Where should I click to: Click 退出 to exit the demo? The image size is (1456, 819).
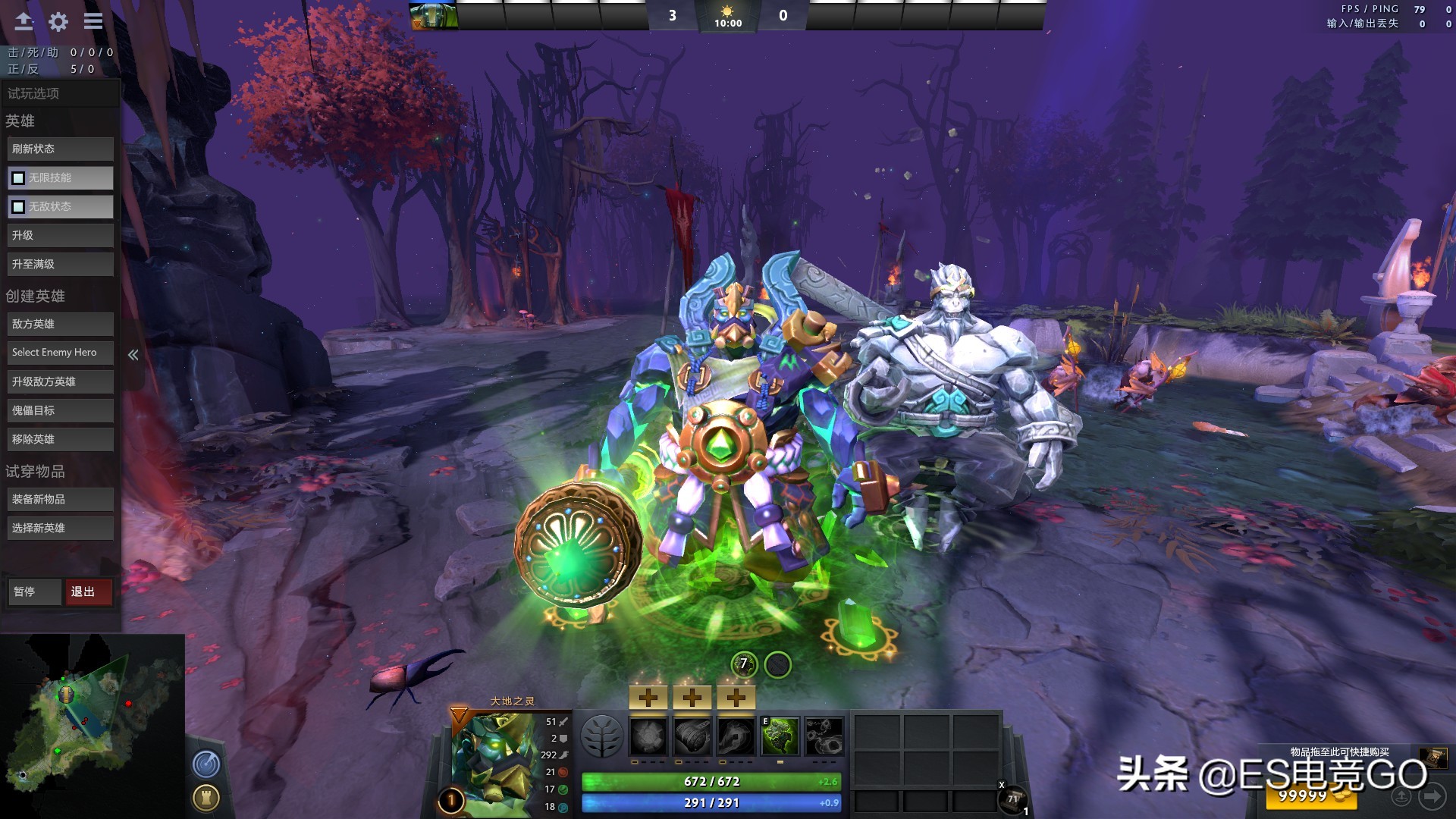pos(89,592)
